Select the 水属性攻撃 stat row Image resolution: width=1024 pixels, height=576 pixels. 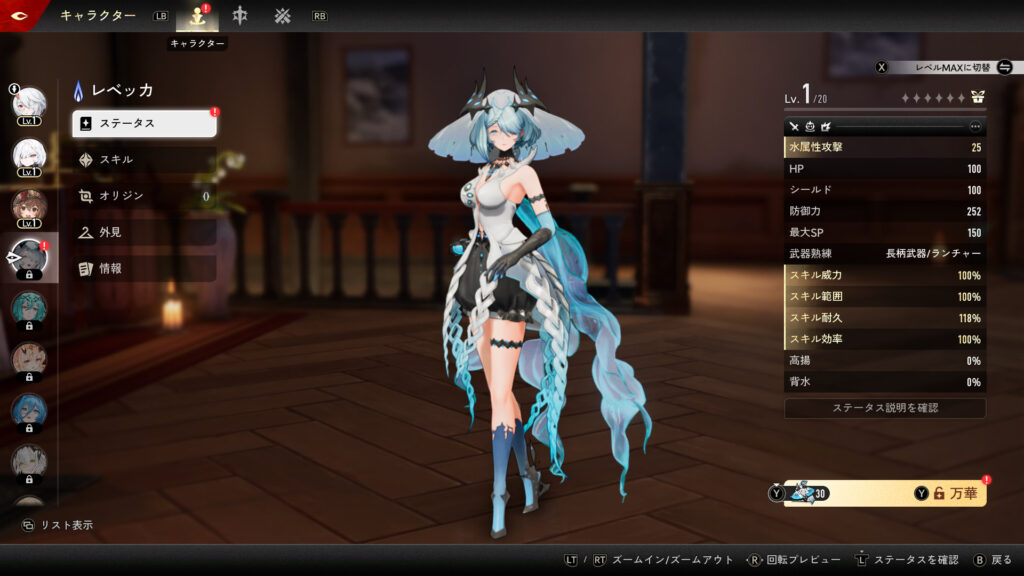tap(885, 148)
